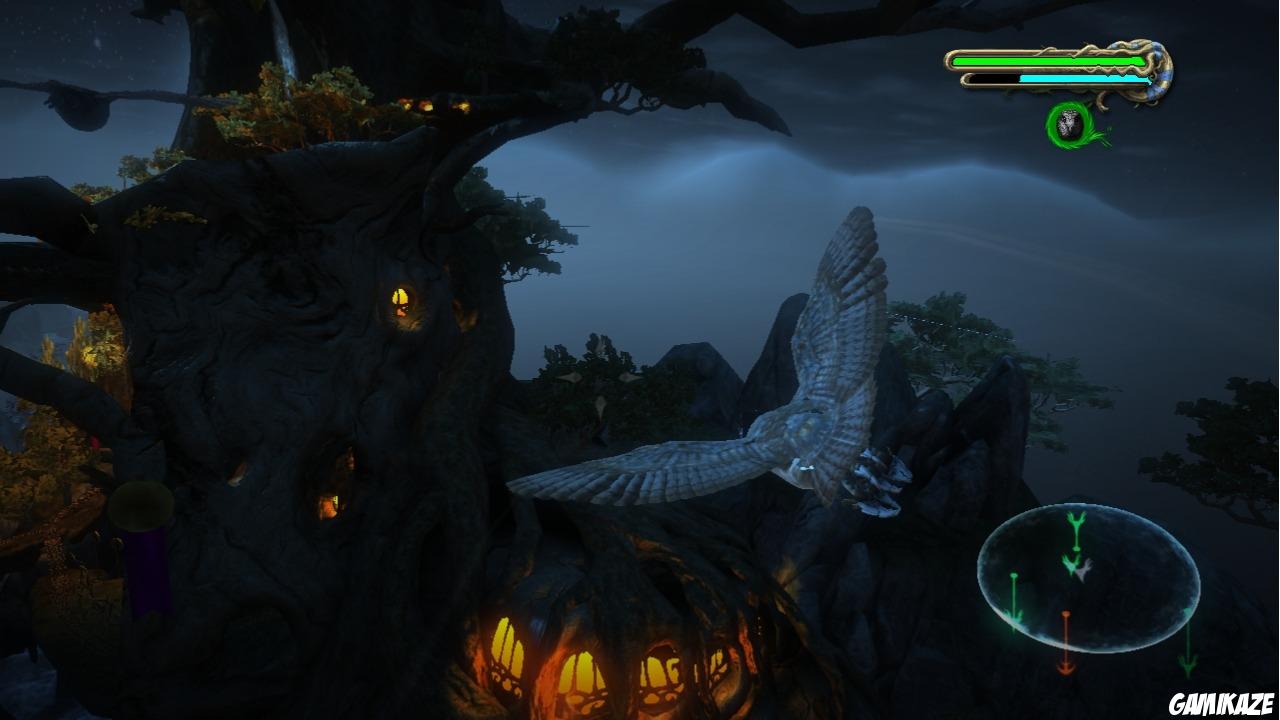Open the oval minimap radar
Image resolution: width=1280 pixels, height=720 pixels.
pyautogui.click(x=1088, y=579)
